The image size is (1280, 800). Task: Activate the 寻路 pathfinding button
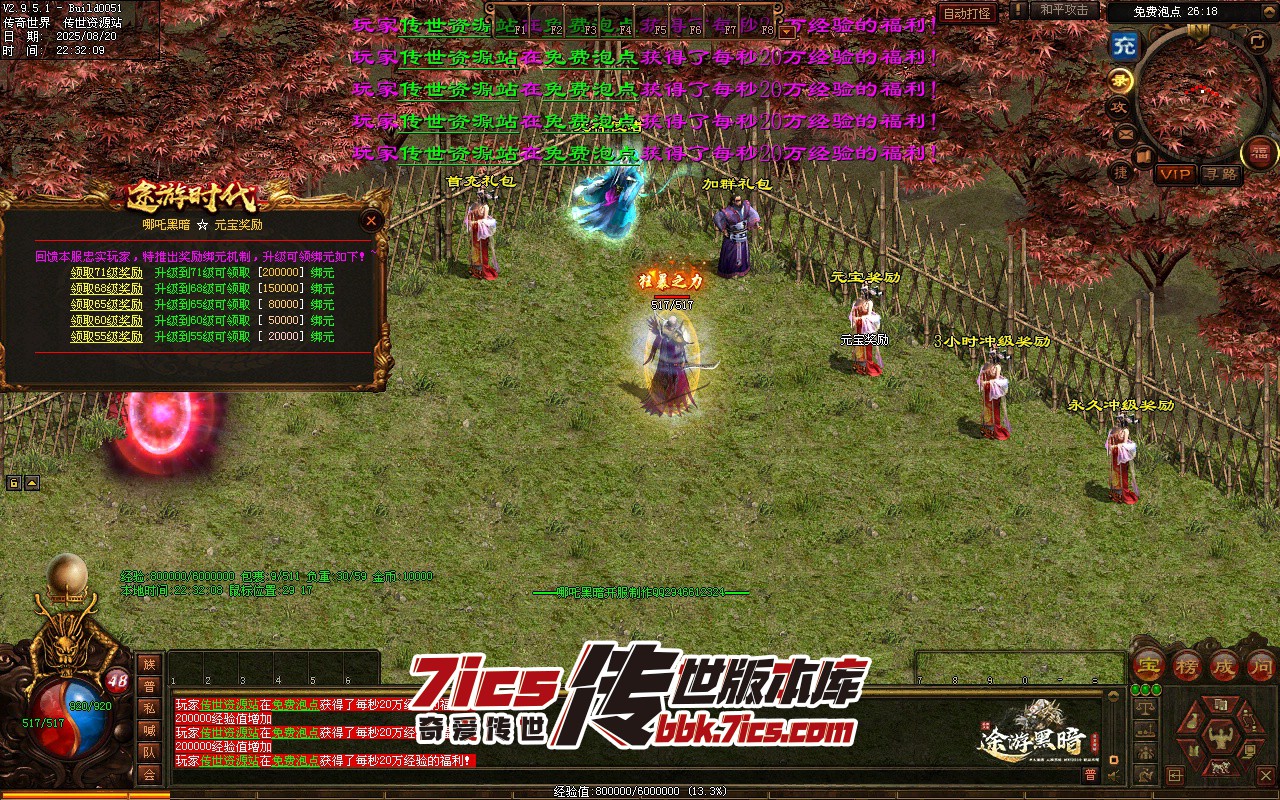click(x=1221, y=174)
